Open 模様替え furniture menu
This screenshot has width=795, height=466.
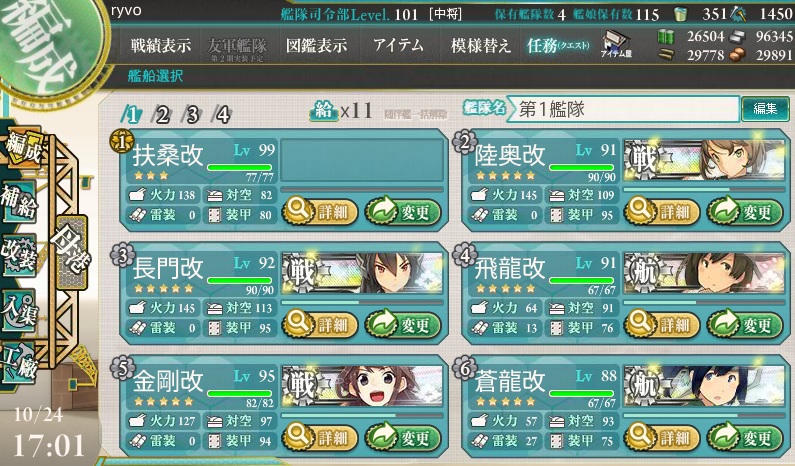coord(481,46)
